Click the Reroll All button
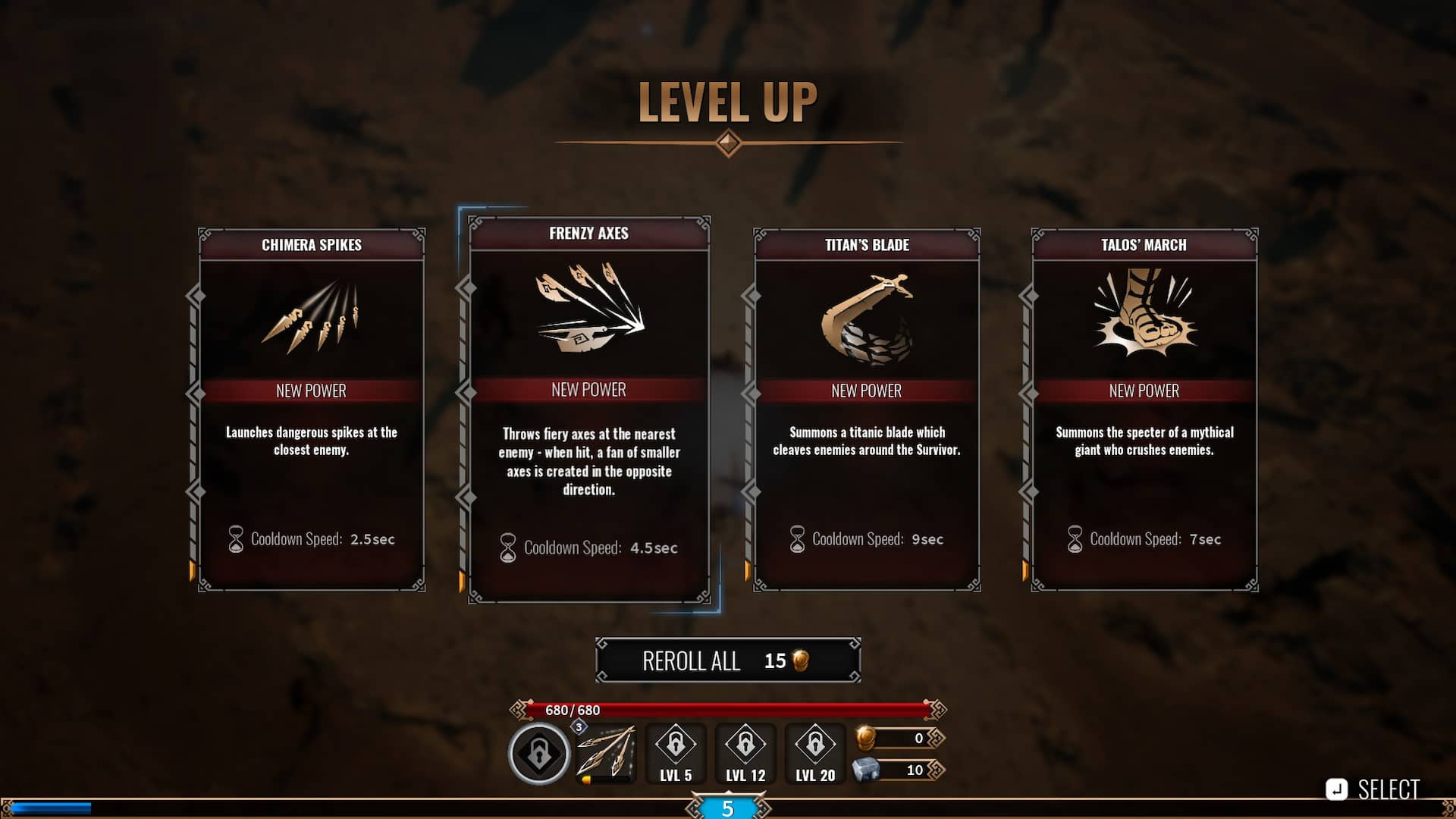 [x=727, y=661]
